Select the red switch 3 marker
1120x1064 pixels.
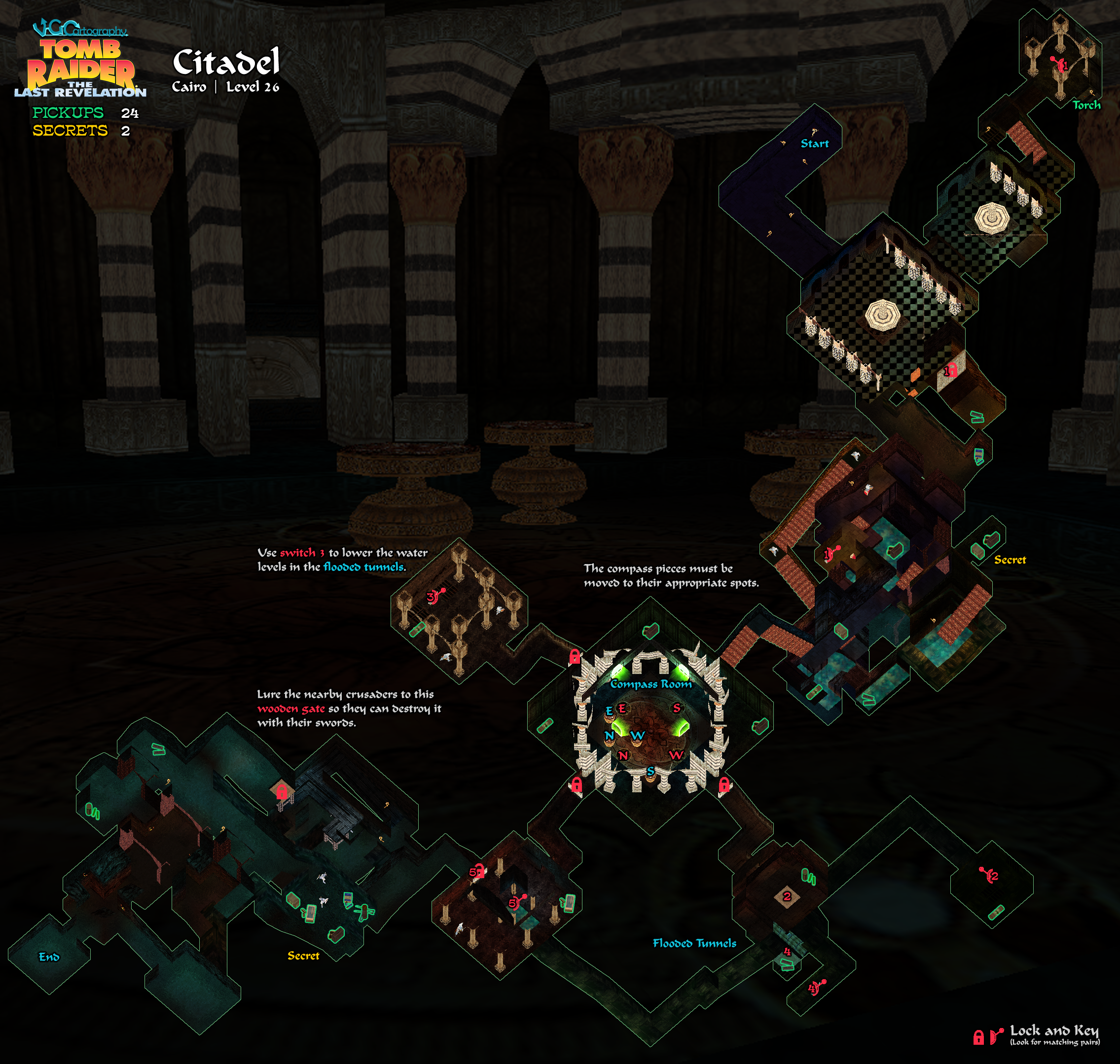(434, 596)
